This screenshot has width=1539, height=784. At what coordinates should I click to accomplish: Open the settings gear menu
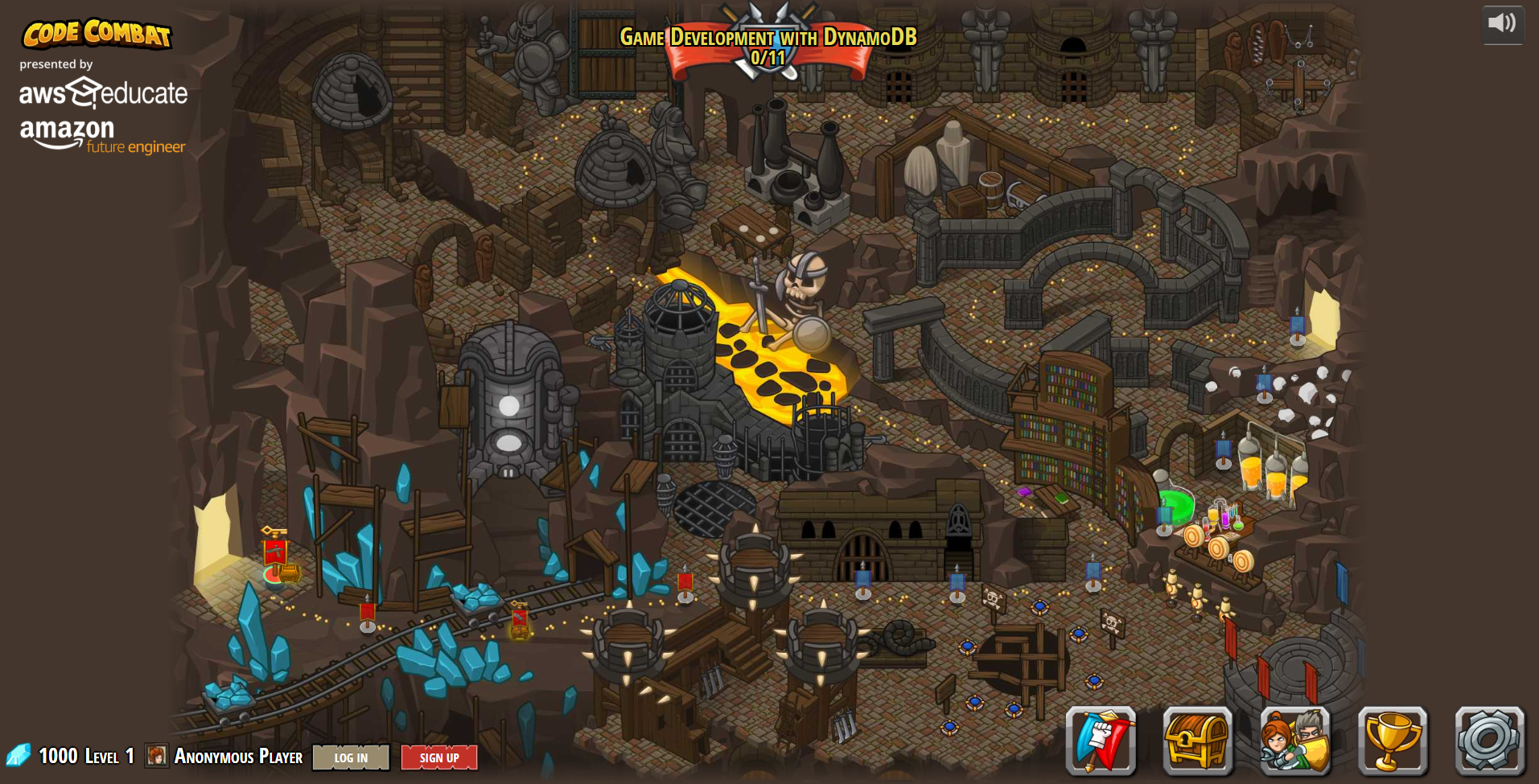tap(1489, 741)
